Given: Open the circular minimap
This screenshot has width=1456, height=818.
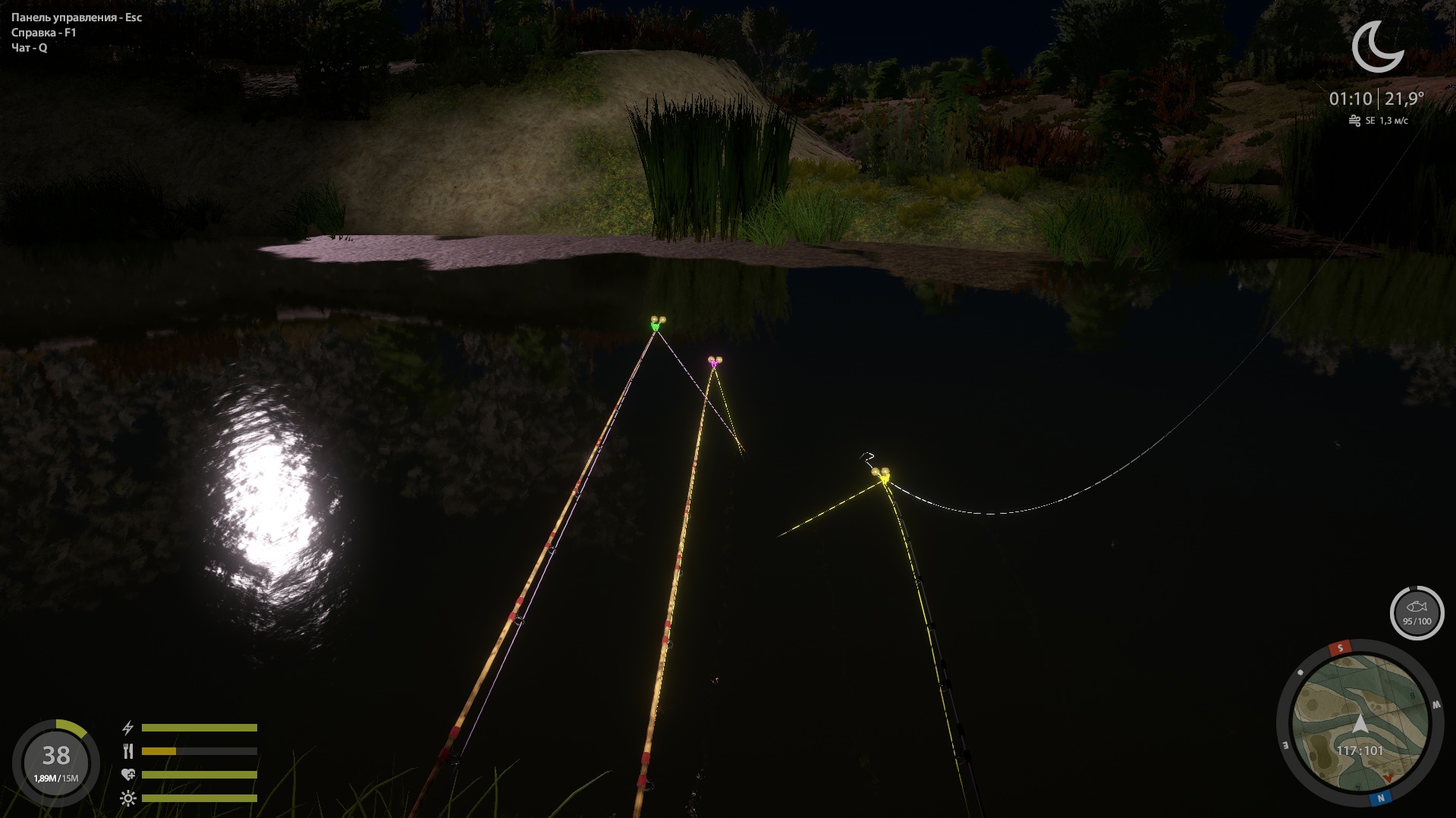Looking at the screenshot, I should (1360, 724).
